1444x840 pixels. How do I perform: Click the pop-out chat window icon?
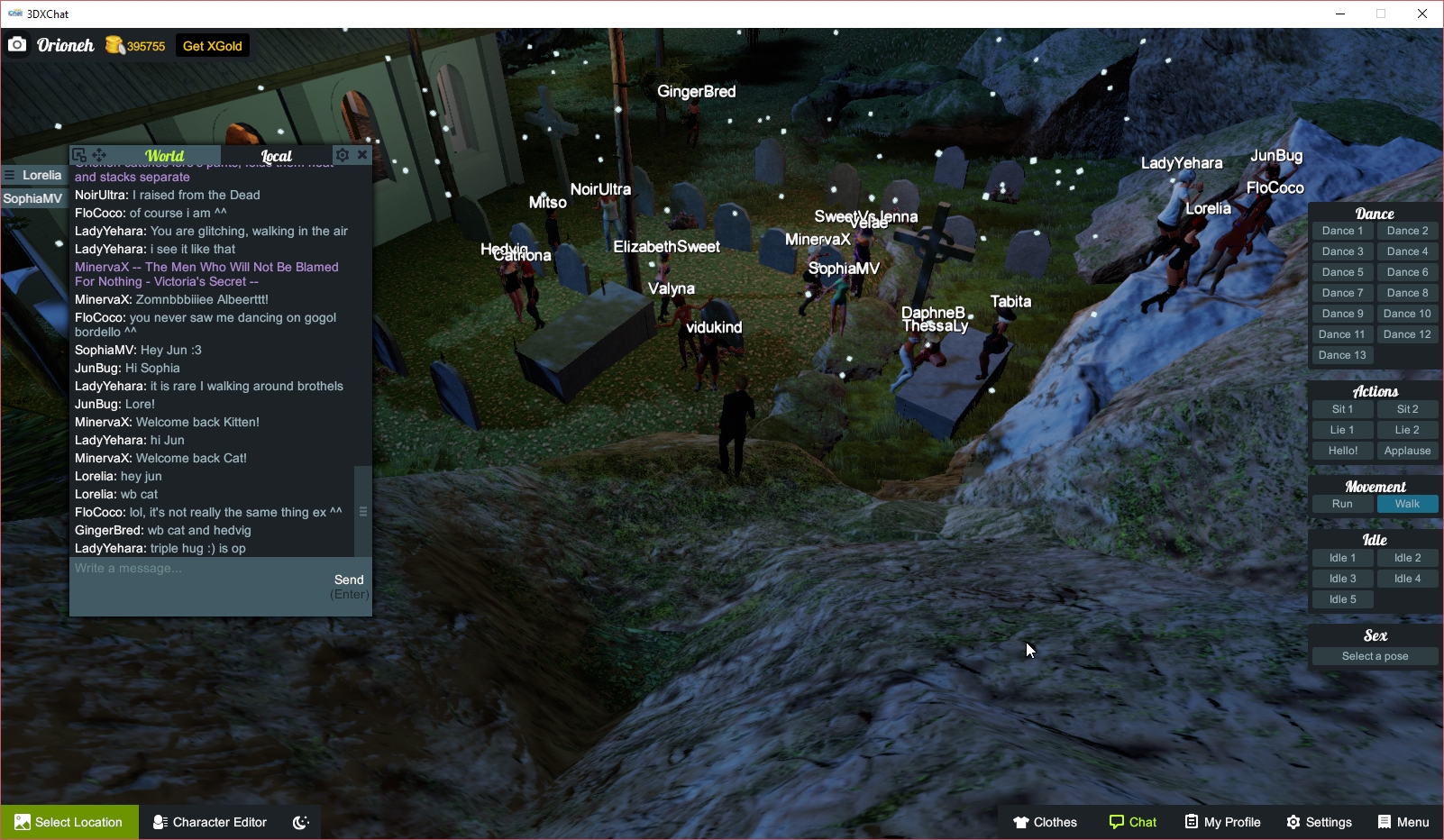[x=81, y=154]
